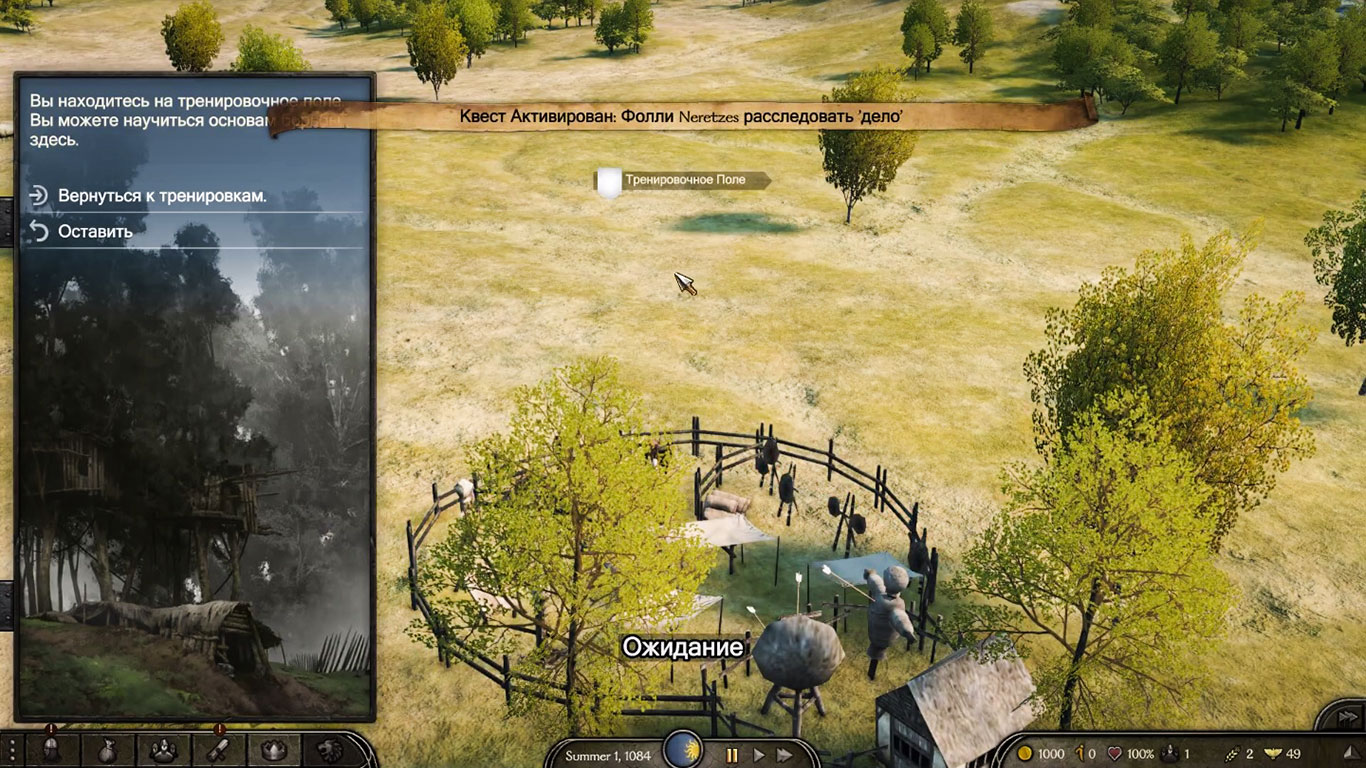1366x768 pixels.
Task: Click the gold coin icon in the status bar
Action: click(1023, 753)
